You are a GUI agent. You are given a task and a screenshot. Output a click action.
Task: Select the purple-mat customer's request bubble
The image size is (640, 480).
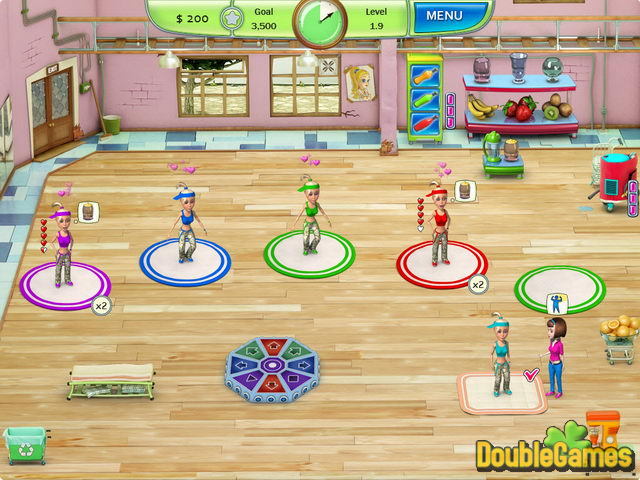tap(86, 212)
